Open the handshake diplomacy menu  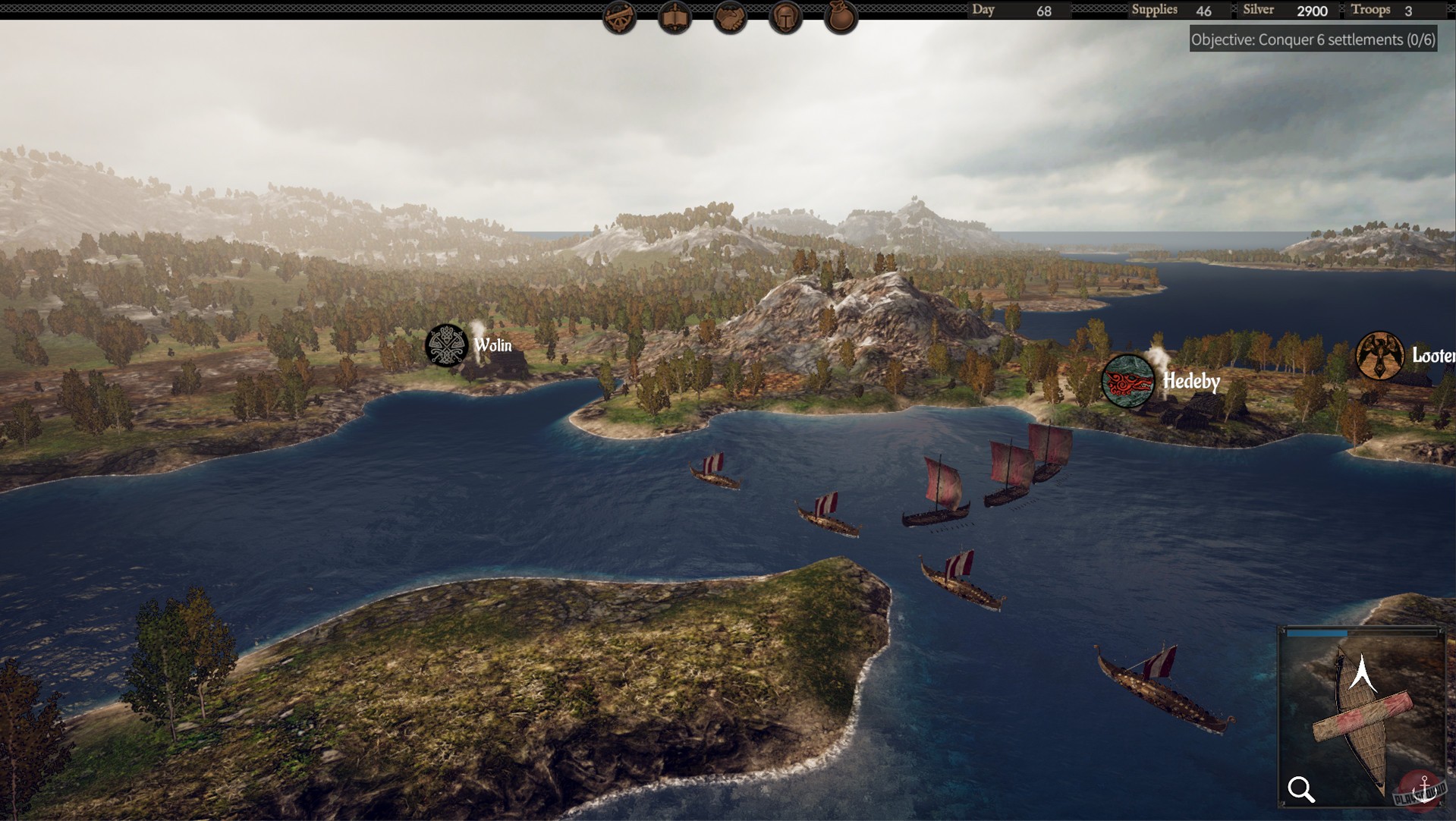730,17
